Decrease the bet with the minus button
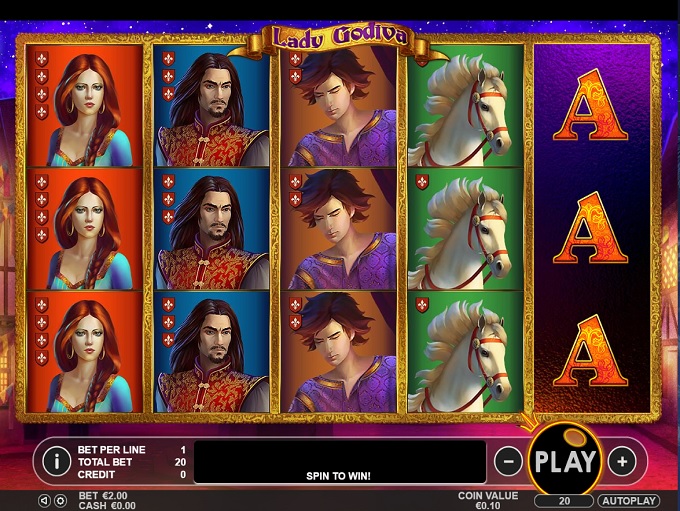Screen dimensions: 680x511 [508, 461]
